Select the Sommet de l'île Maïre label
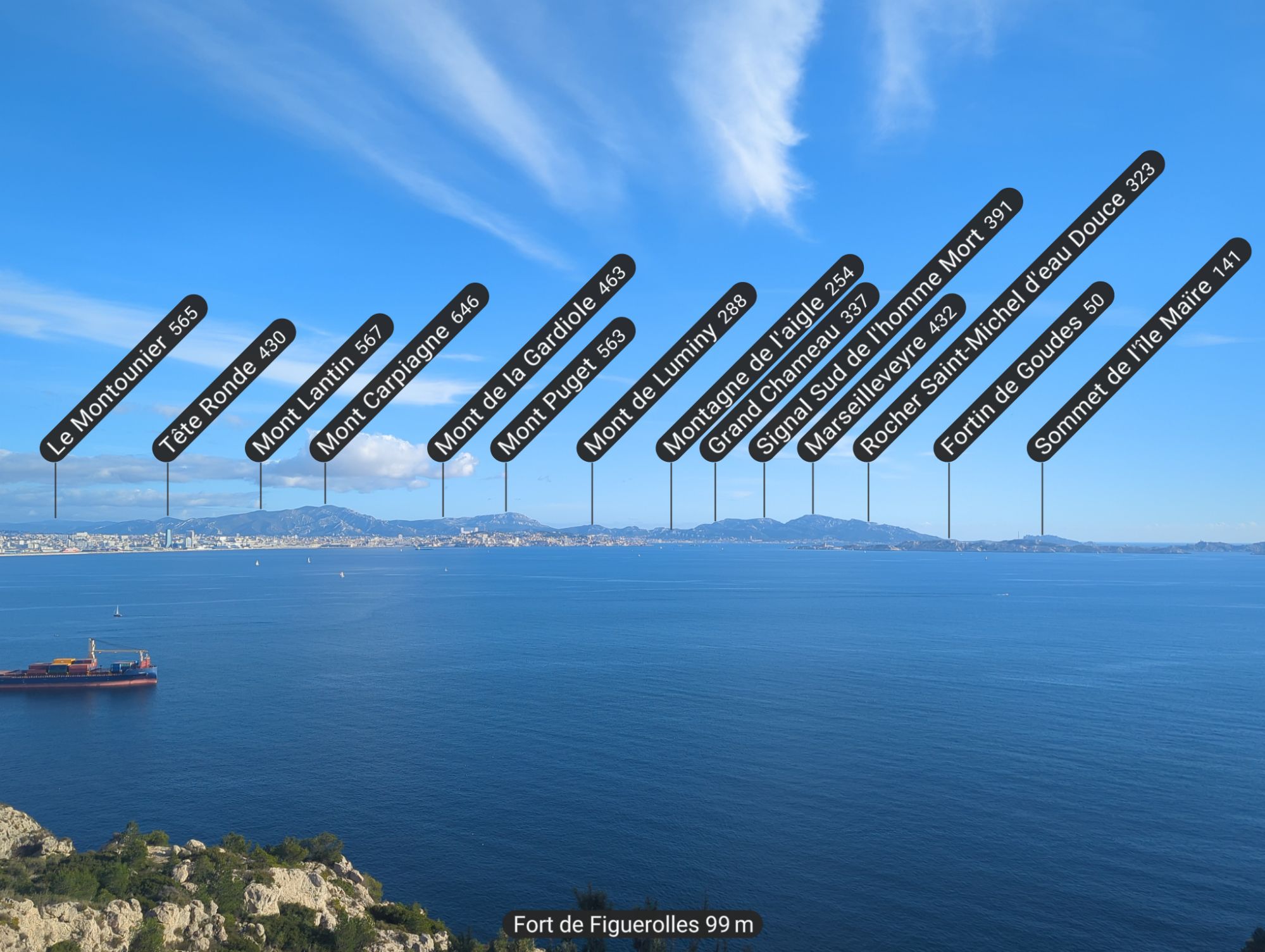 pos(1138,349)
